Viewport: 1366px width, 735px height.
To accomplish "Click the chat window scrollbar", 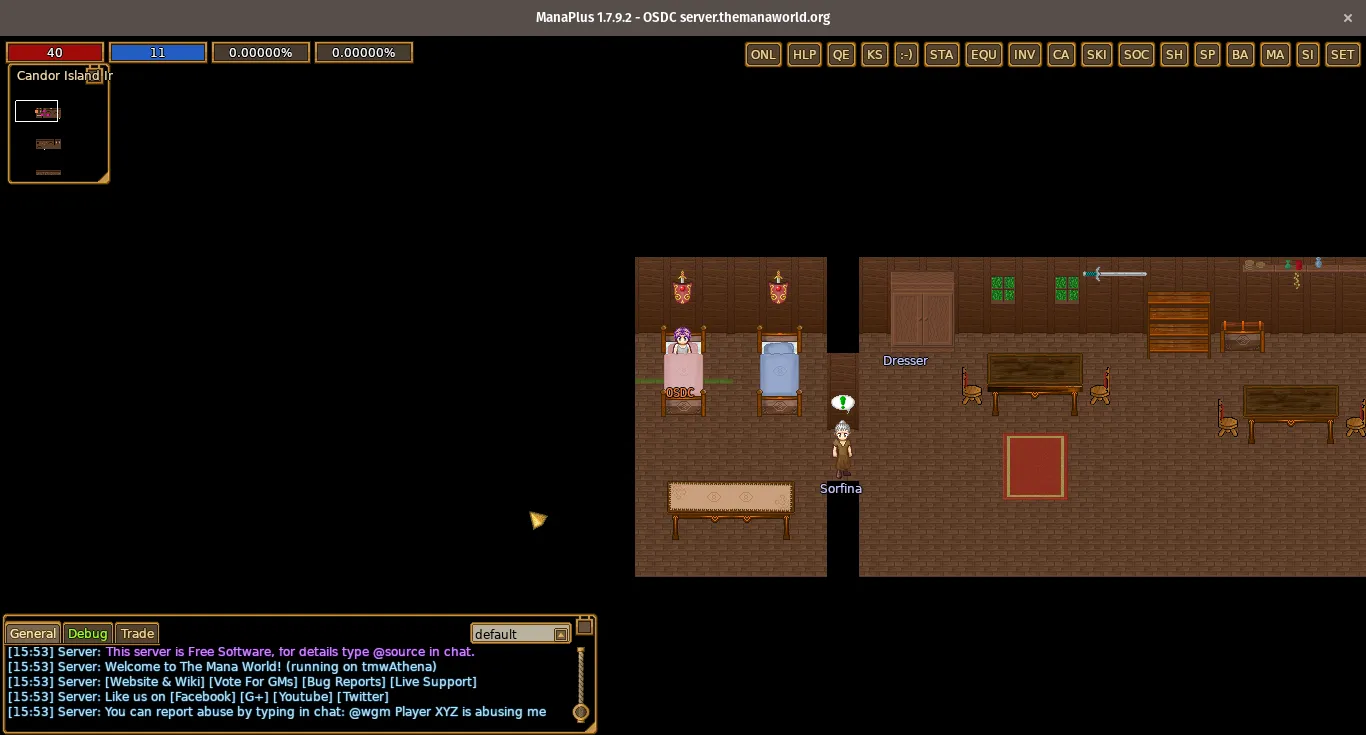I will point(580,680).
